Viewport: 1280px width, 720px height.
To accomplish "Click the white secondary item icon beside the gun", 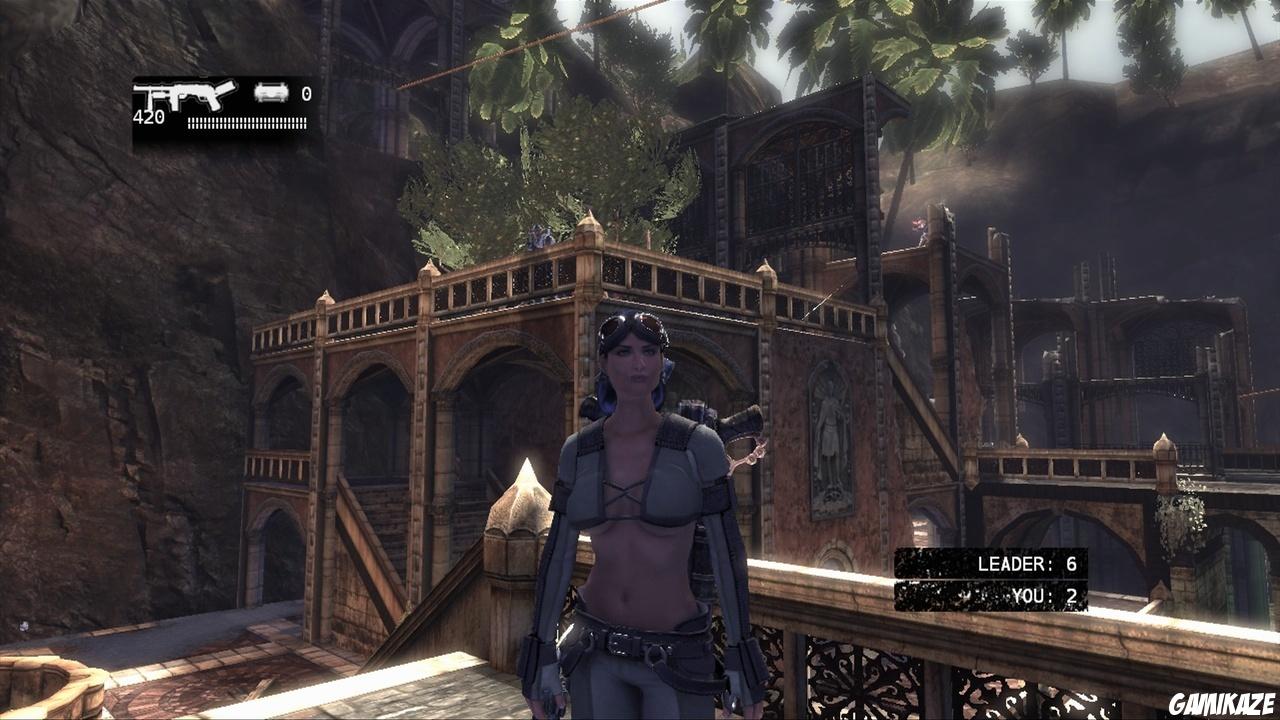I will [270, 93].
